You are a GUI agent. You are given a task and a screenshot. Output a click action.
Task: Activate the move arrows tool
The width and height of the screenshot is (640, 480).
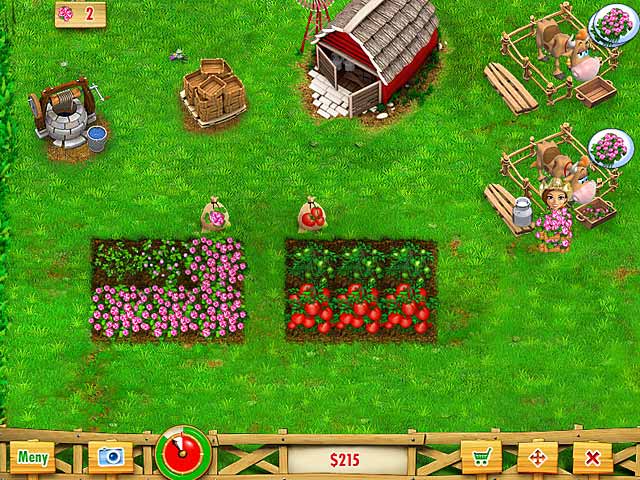pos(537,459)
